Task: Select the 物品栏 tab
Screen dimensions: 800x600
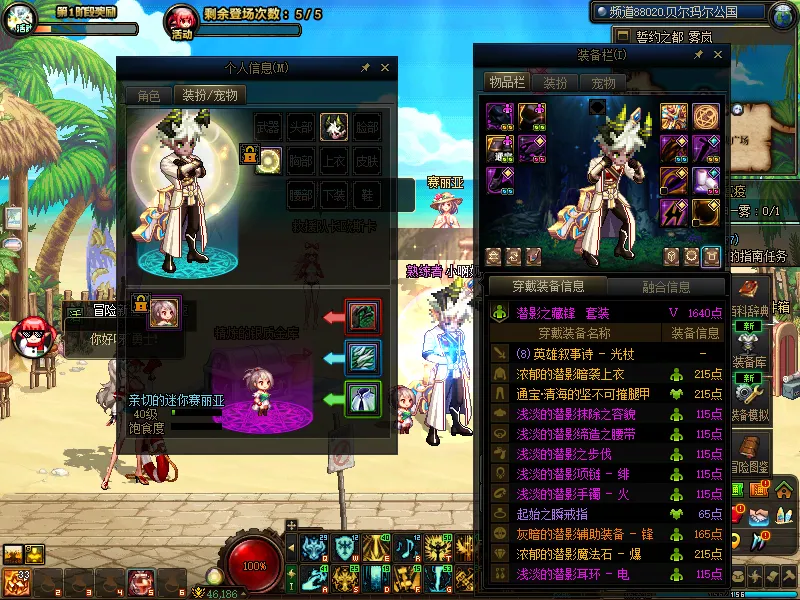Action: pyautogui.click(x=506, y=82)
